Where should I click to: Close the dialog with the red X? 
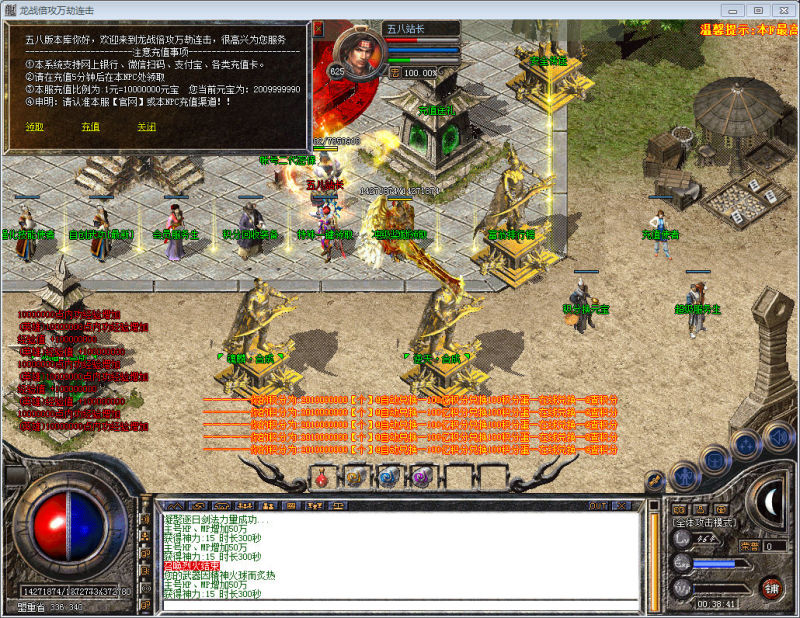[x=318, y=30]
